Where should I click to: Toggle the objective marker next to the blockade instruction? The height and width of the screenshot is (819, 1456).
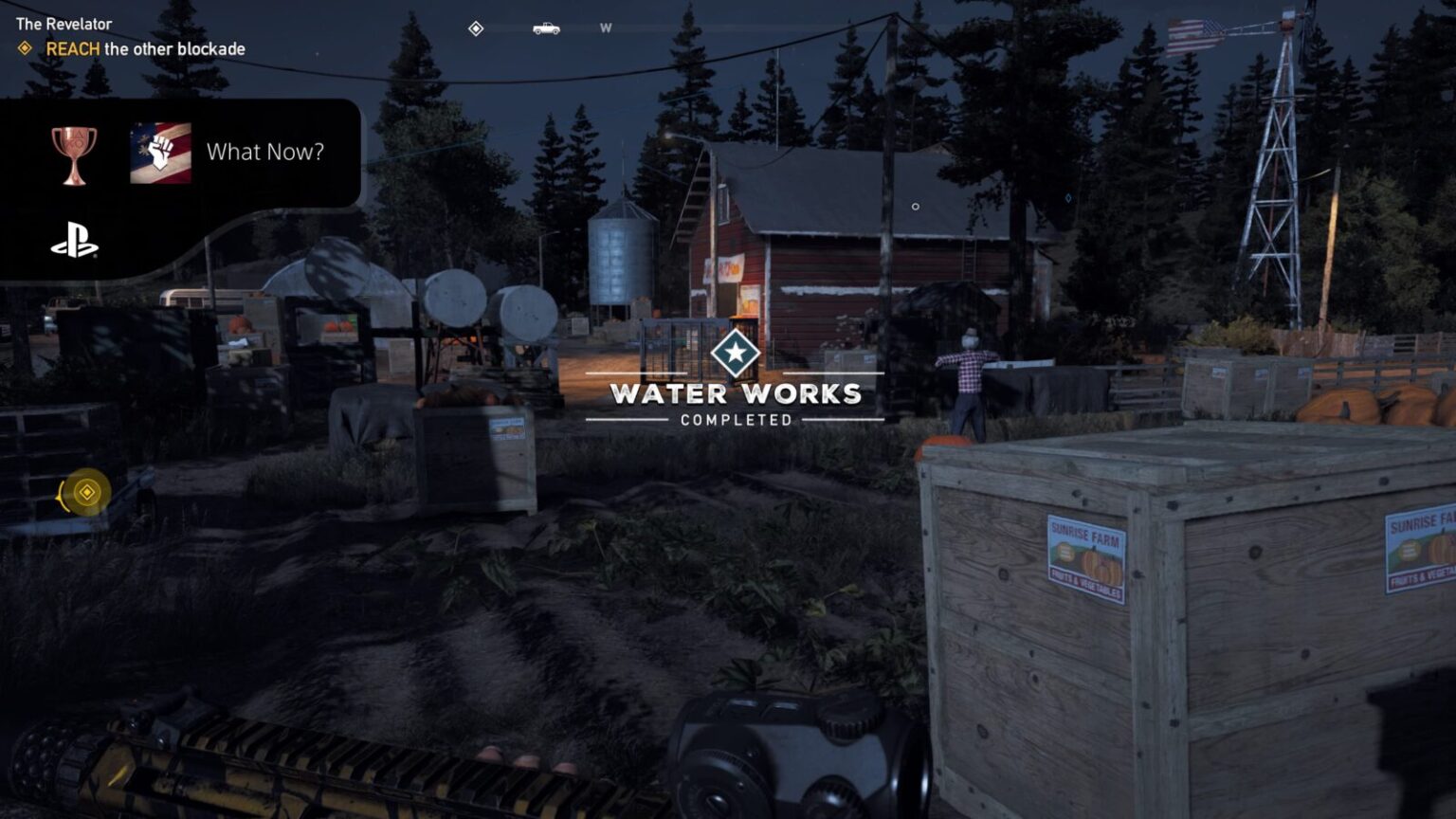[27, 48]
